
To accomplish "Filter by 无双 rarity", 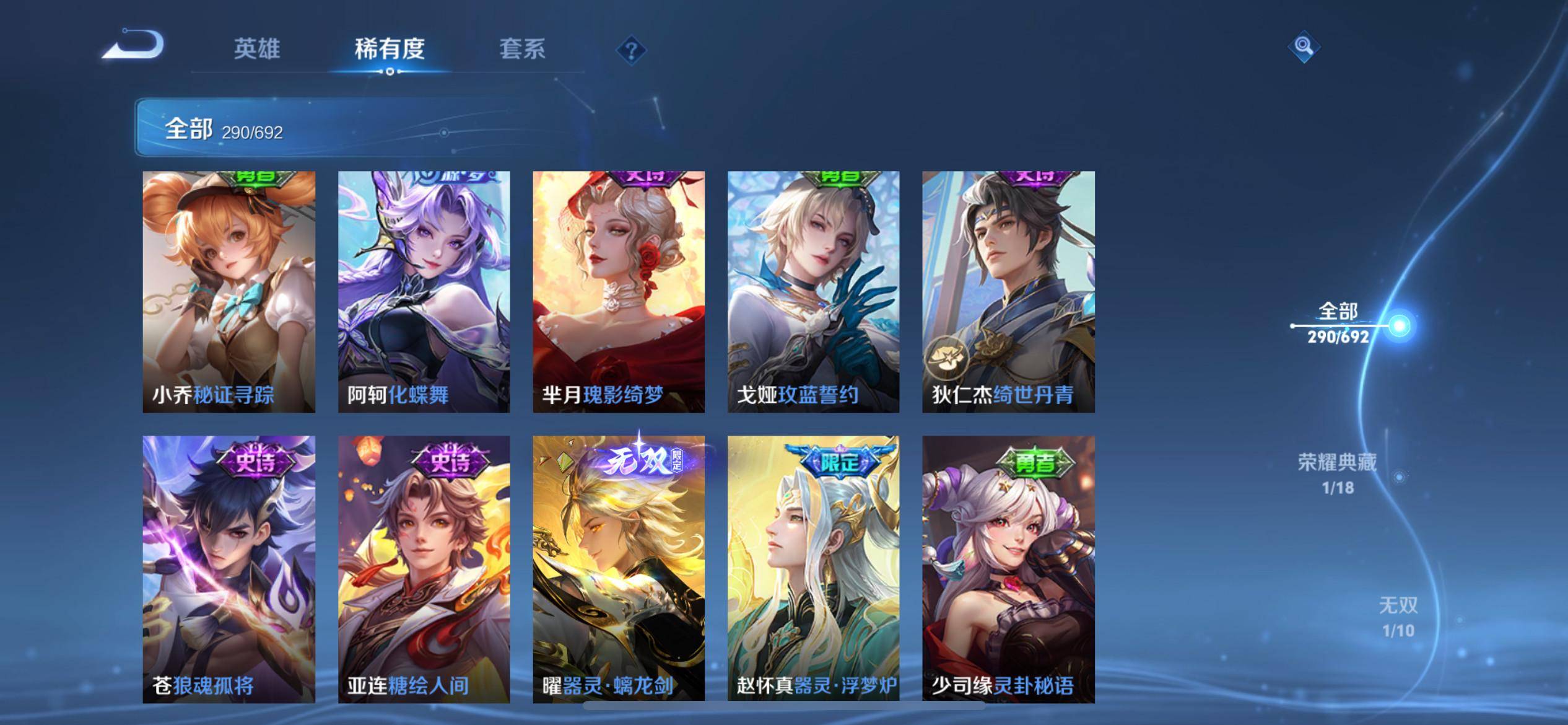I will (1398, 617).
